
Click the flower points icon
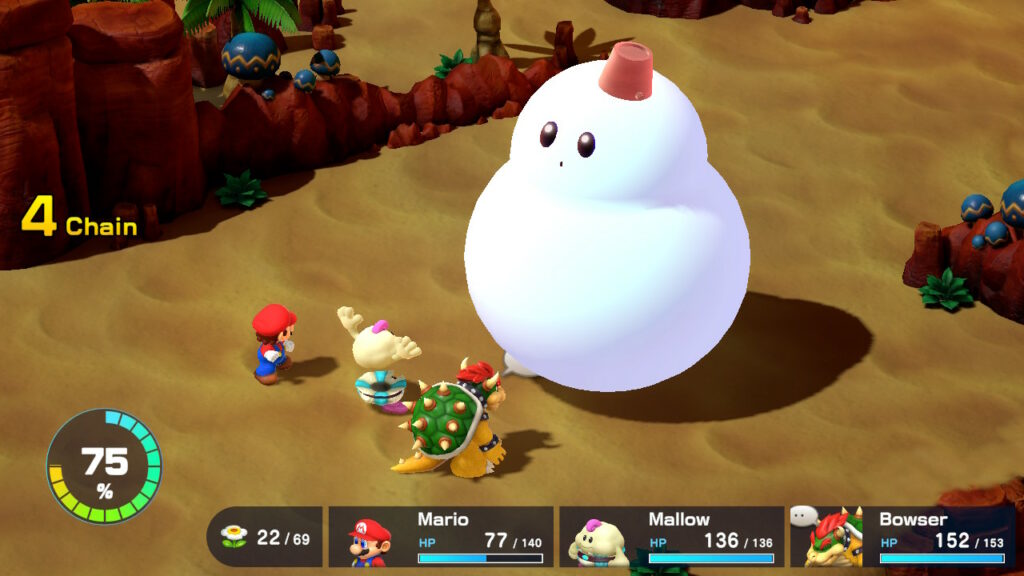point(234,537)
